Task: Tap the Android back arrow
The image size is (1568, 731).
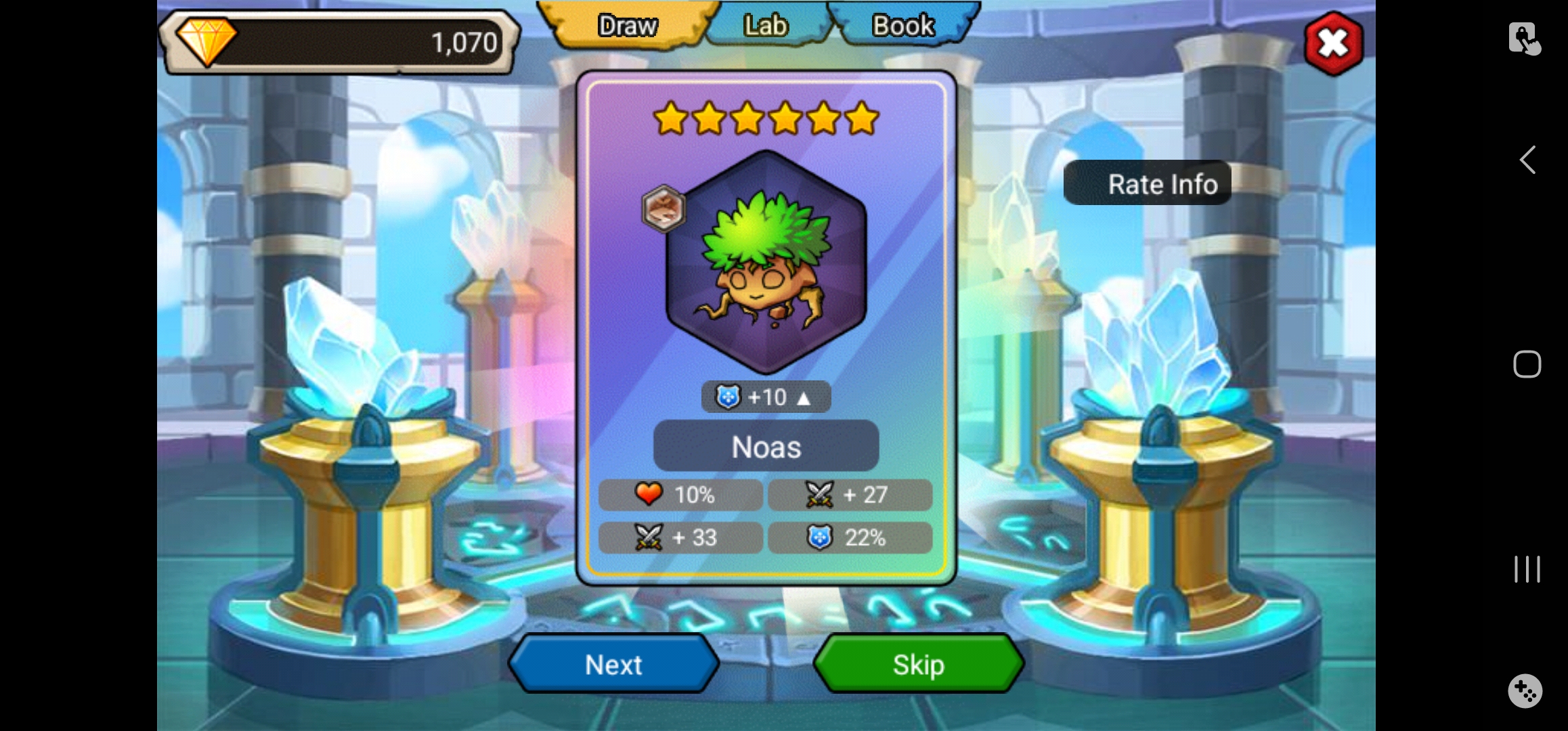Action: point(1527,160)
